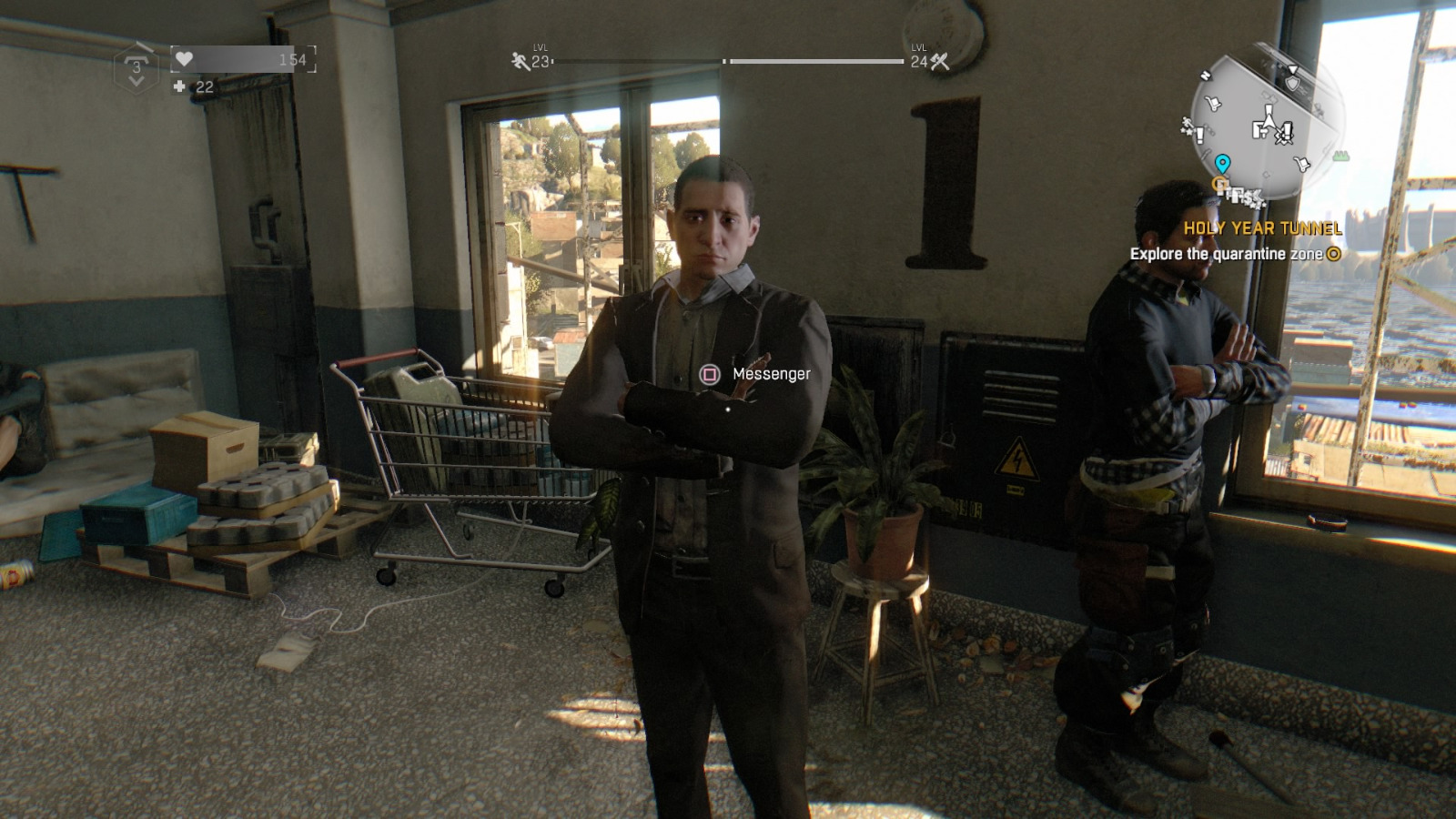This screenshot has height=819, width=1456.
Task: Click the heart icon on the health bar
Action: (185, 59)
